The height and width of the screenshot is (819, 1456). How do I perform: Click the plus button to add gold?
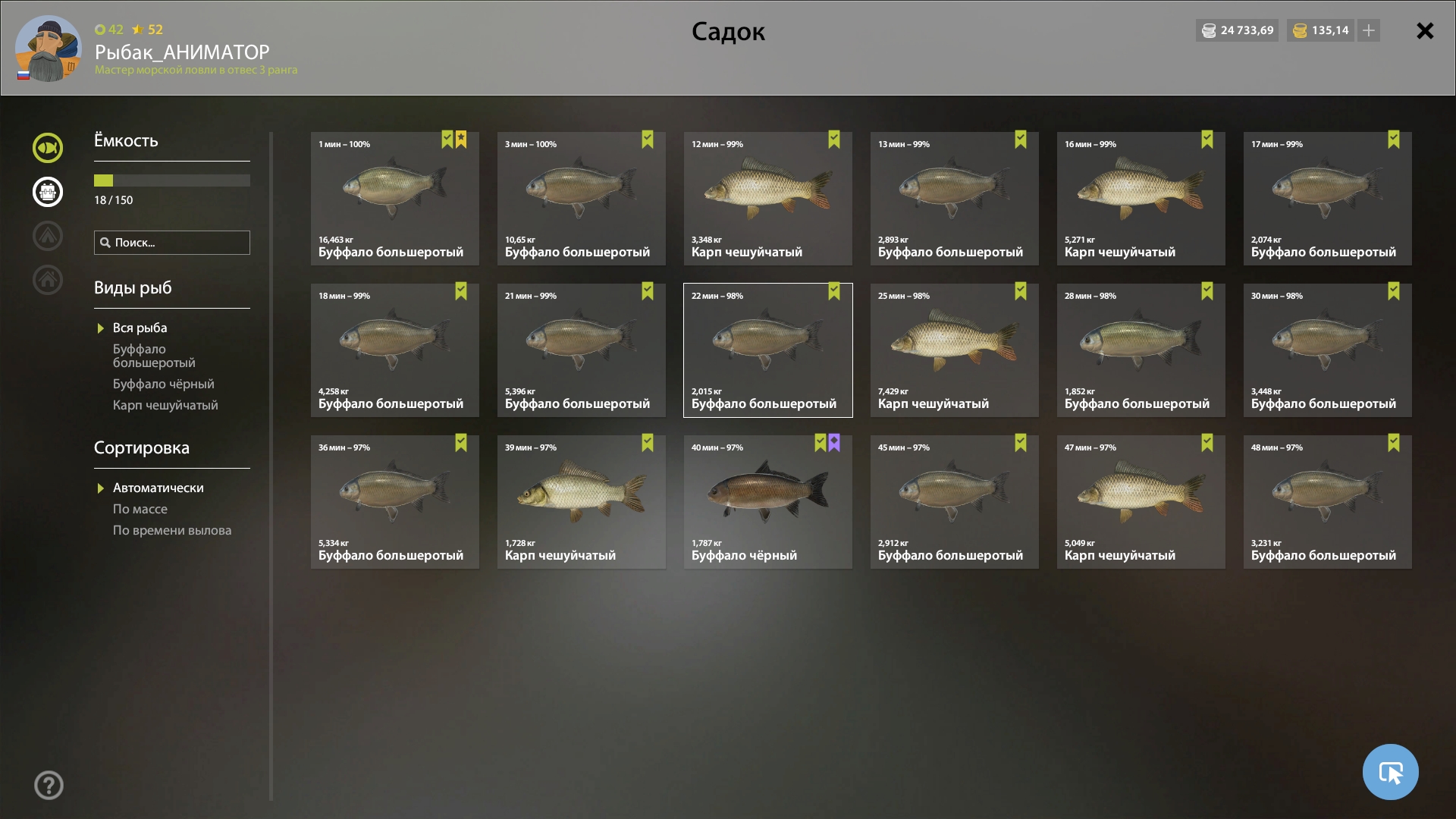pos(1369,30)
